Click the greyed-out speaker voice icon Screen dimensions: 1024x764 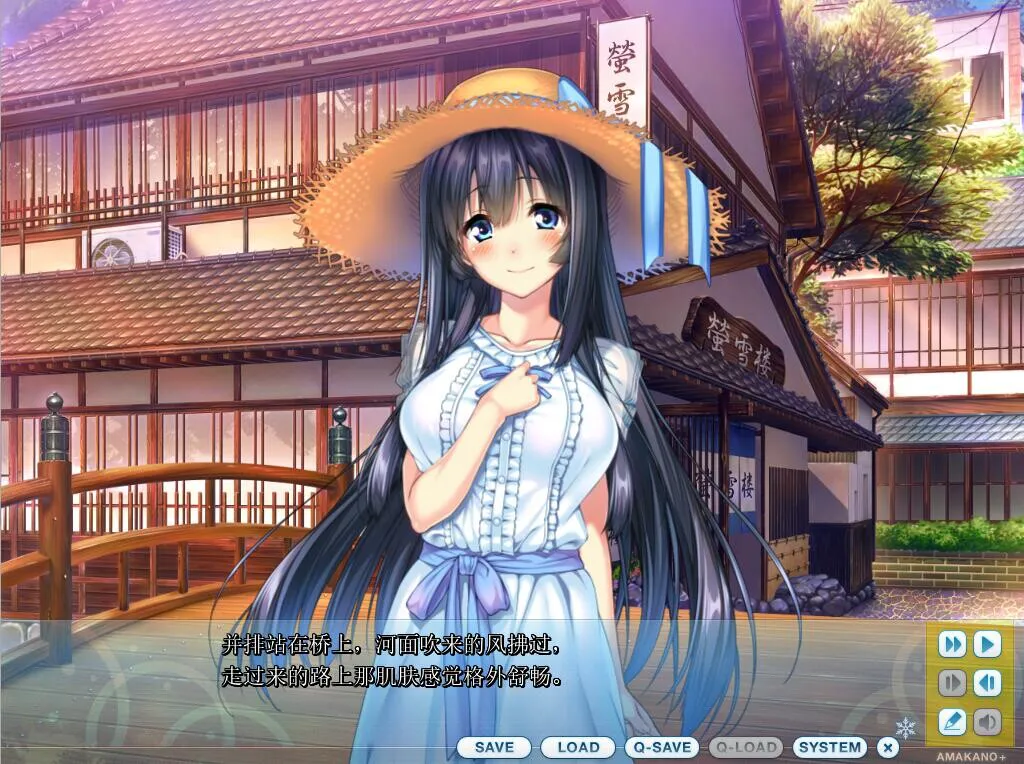click(987, 720)
